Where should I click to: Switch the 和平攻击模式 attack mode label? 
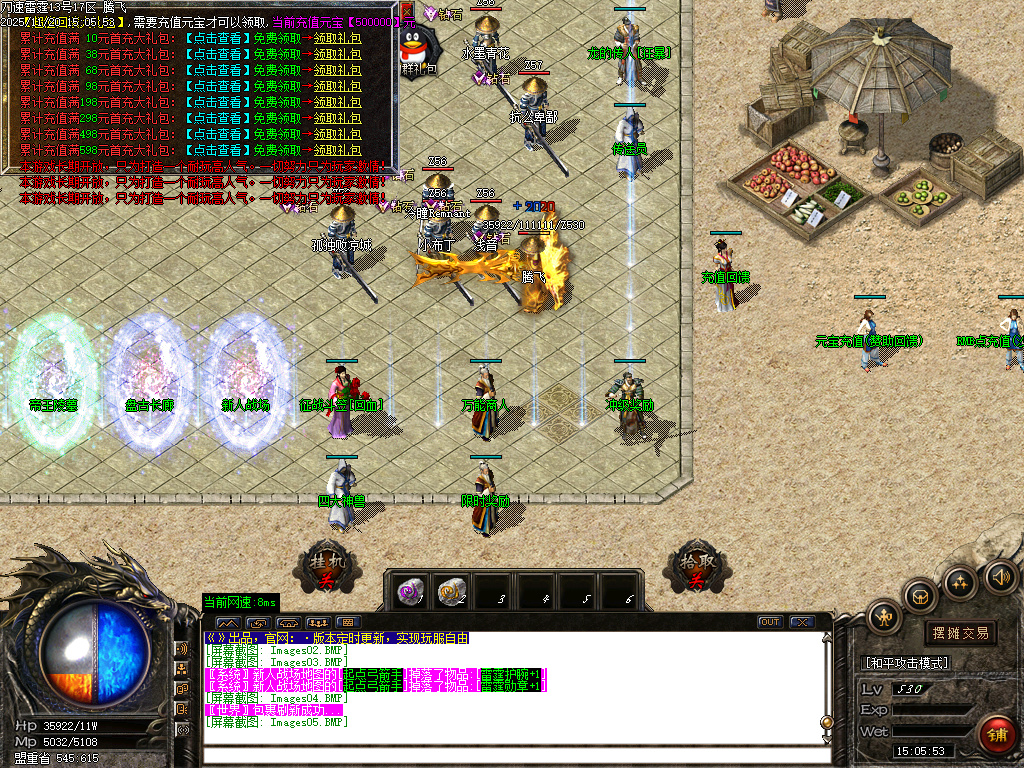[906, 662]
